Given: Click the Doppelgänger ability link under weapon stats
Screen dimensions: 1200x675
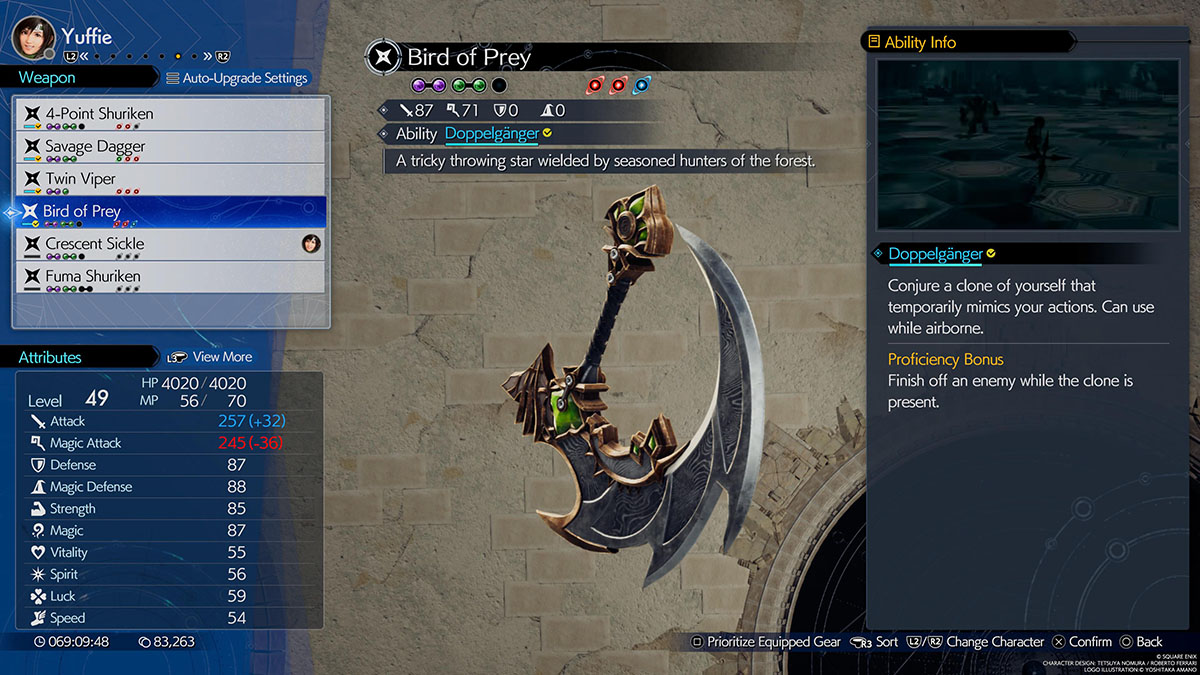Looking at the screenshot, I should coord(491,133).
